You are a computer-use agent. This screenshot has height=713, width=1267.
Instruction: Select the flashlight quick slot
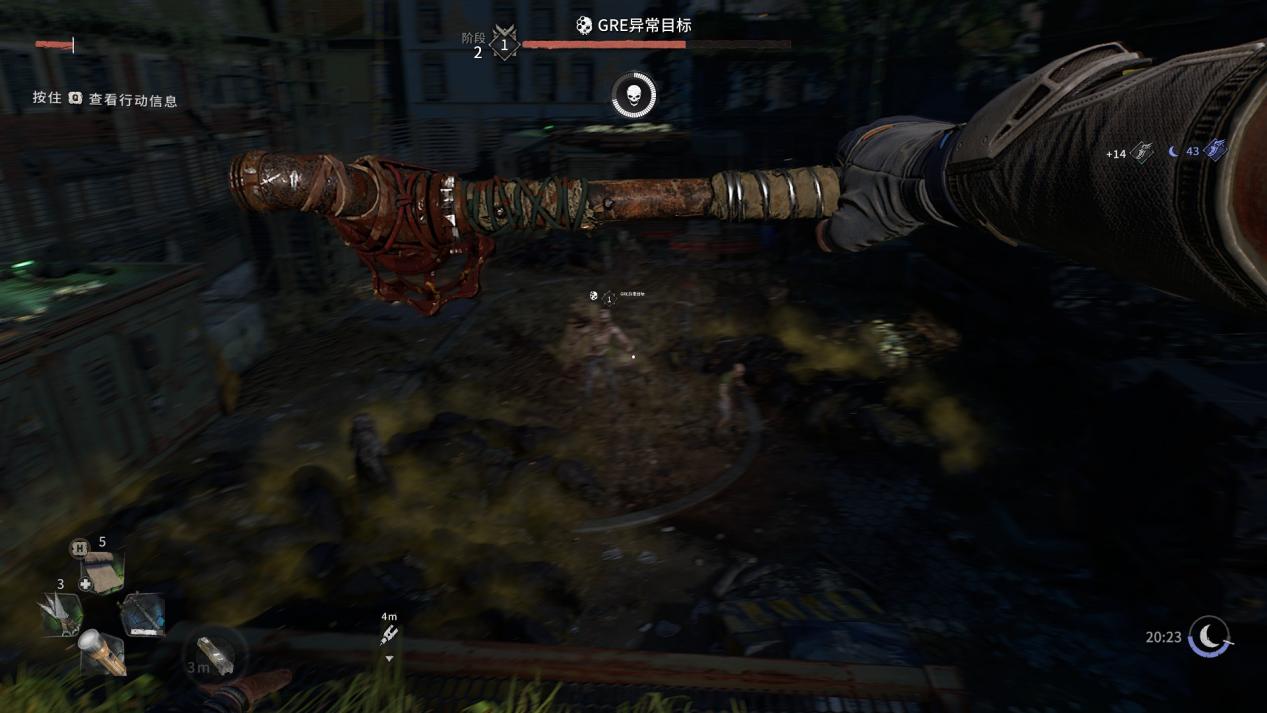click(x=102, y=651)
